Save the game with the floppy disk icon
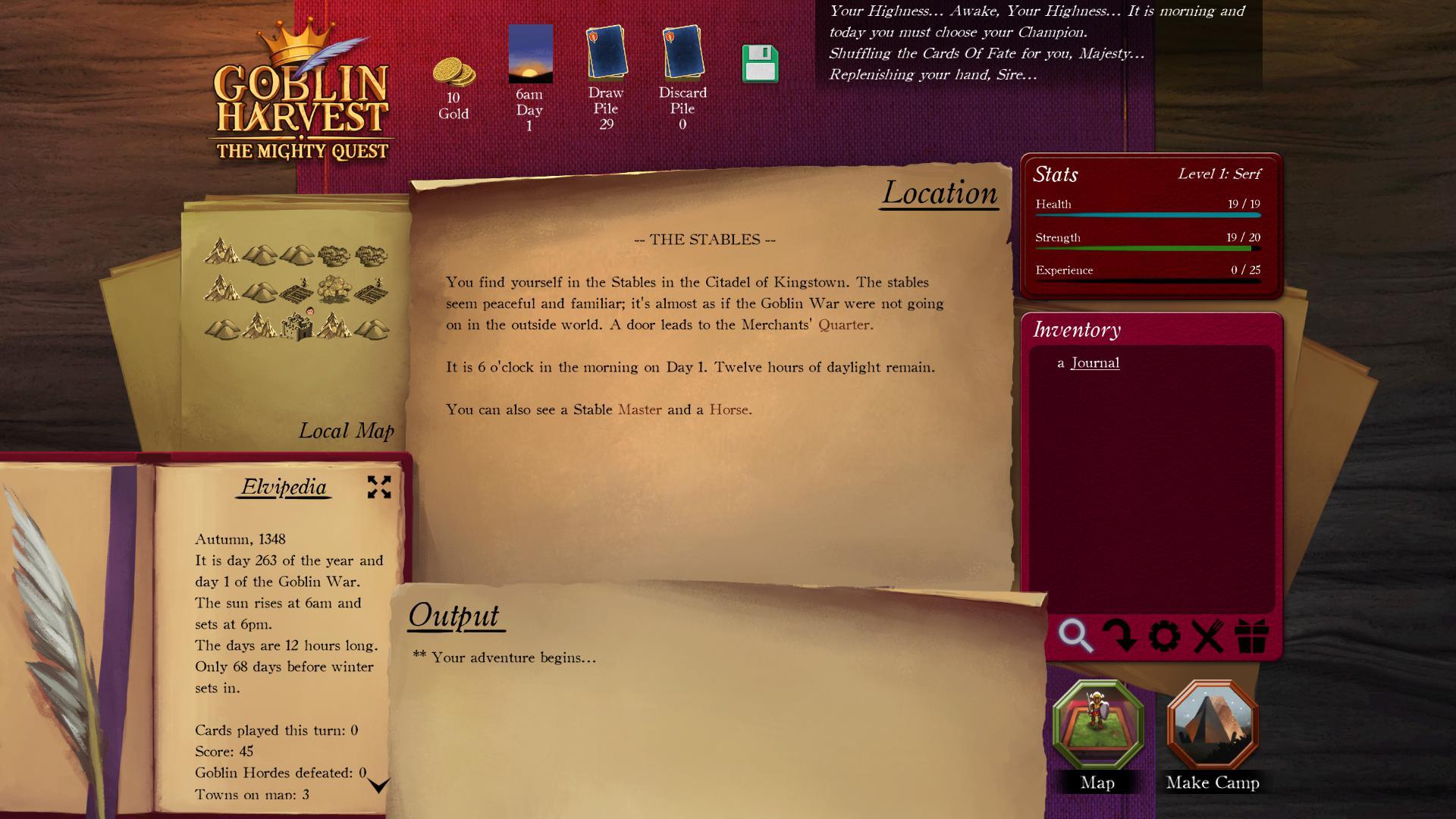 point(761,65)
